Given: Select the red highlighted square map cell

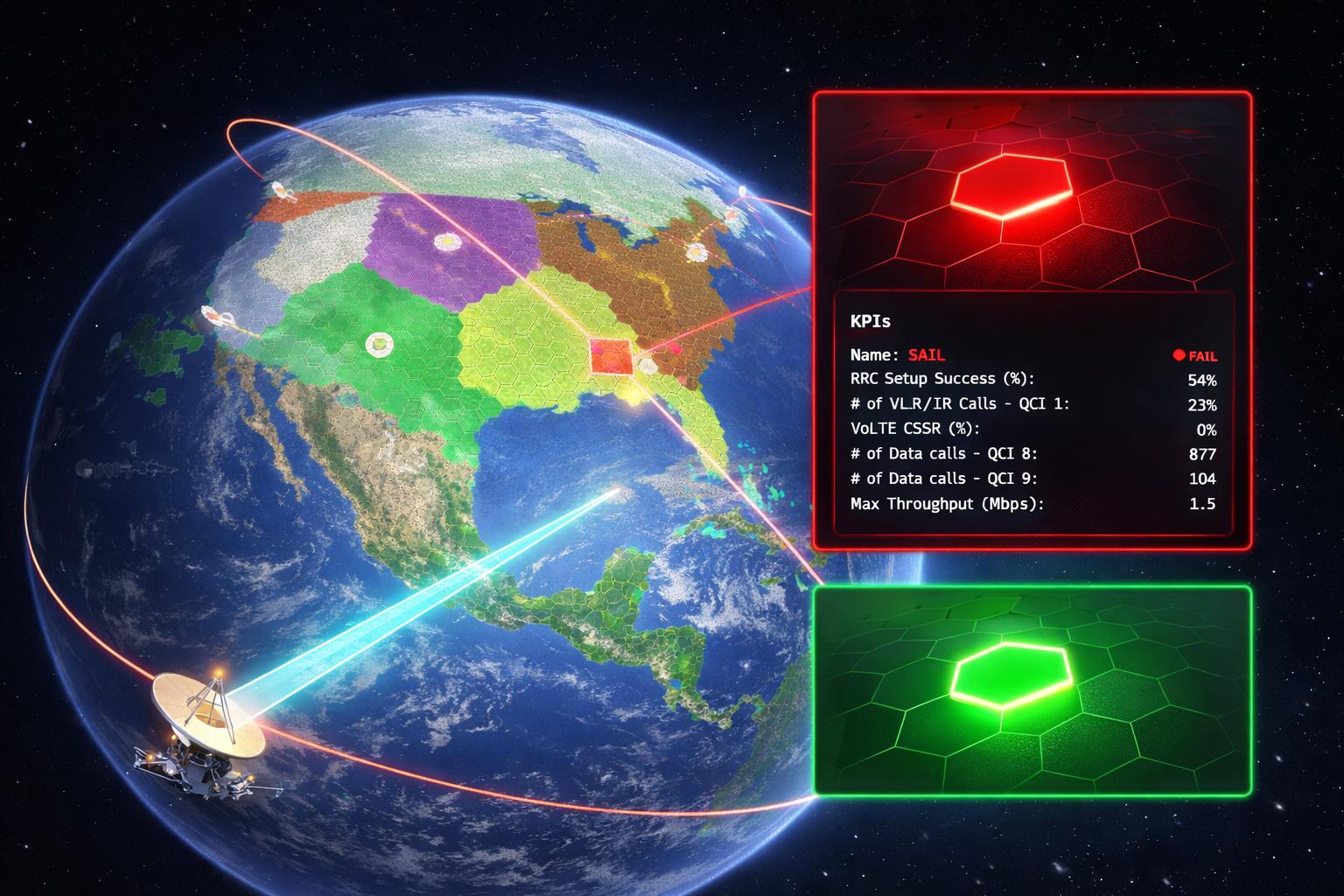Looking at the screenshot, I should [x=610, y=356].
